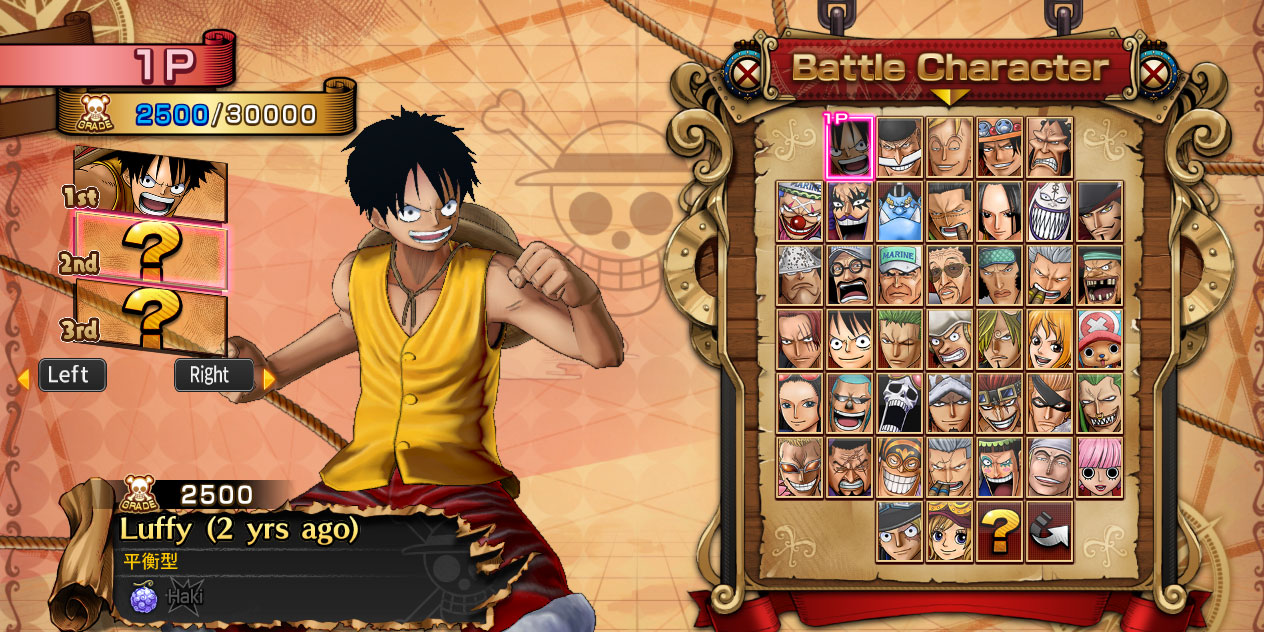
Task: Pick pink-haired Perona's portrait
Action: pyautogui.click(x=1099, y=467)
